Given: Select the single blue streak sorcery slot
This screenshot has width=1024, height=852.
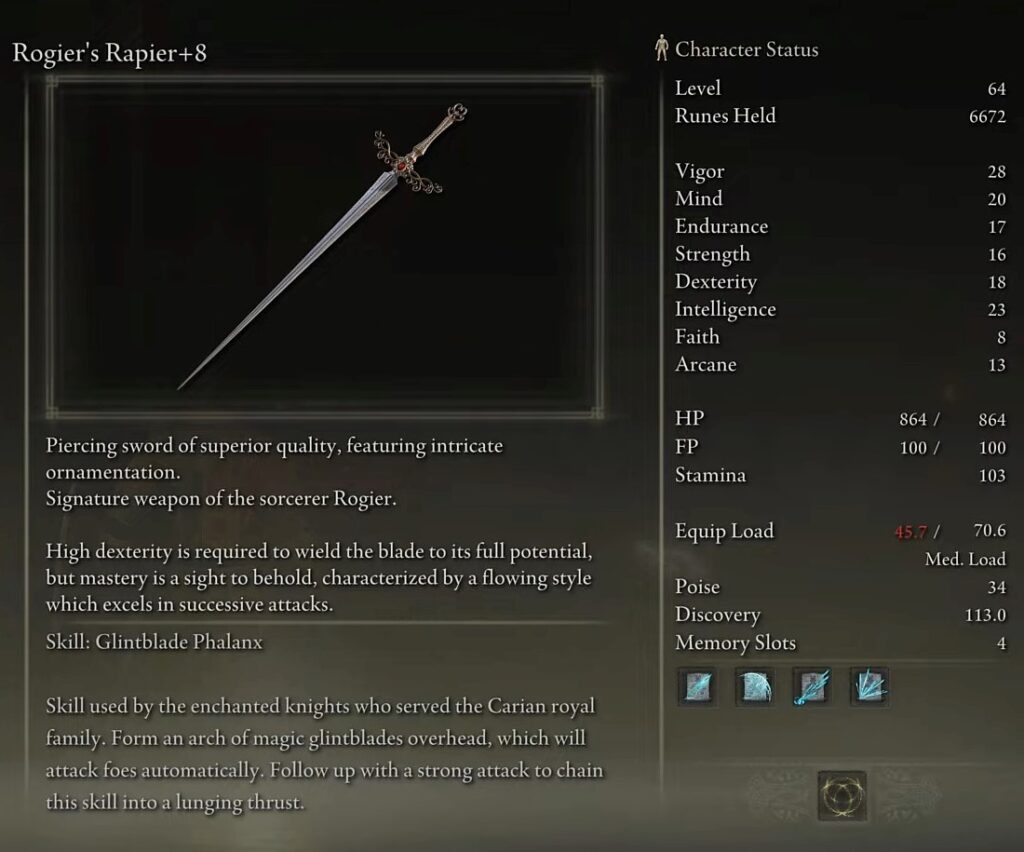Looking at the screenshot, I should pos(696,688).
